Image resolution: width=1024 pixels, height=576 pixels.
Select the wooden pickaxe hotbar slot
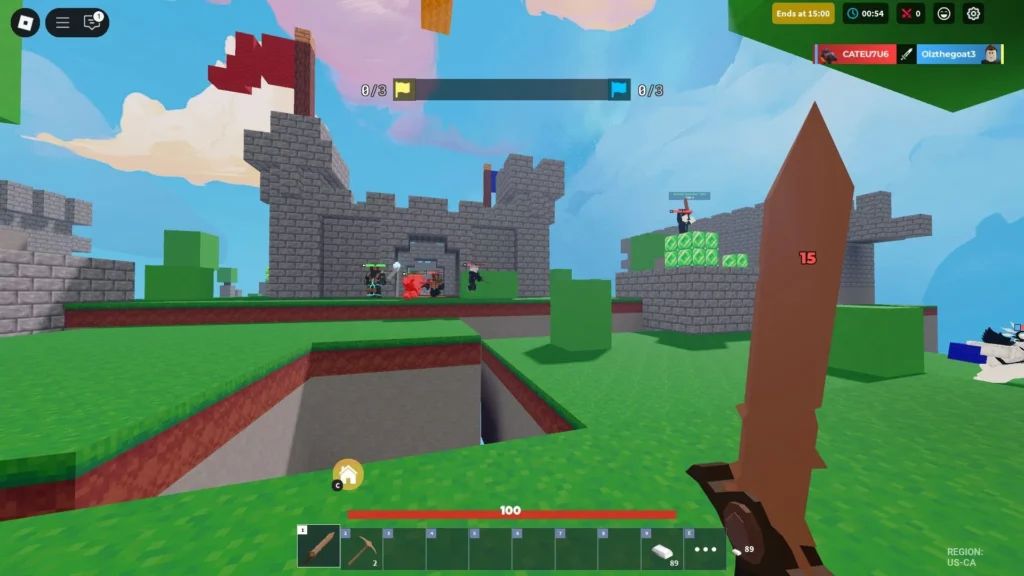pyautogui.click(x=361, y=547)
